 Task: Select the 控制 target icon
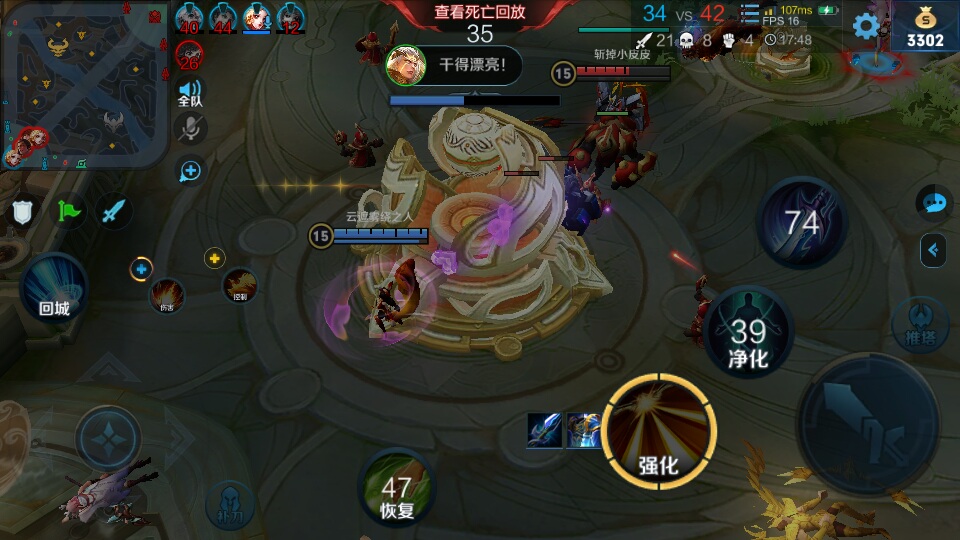coord(240,285)
